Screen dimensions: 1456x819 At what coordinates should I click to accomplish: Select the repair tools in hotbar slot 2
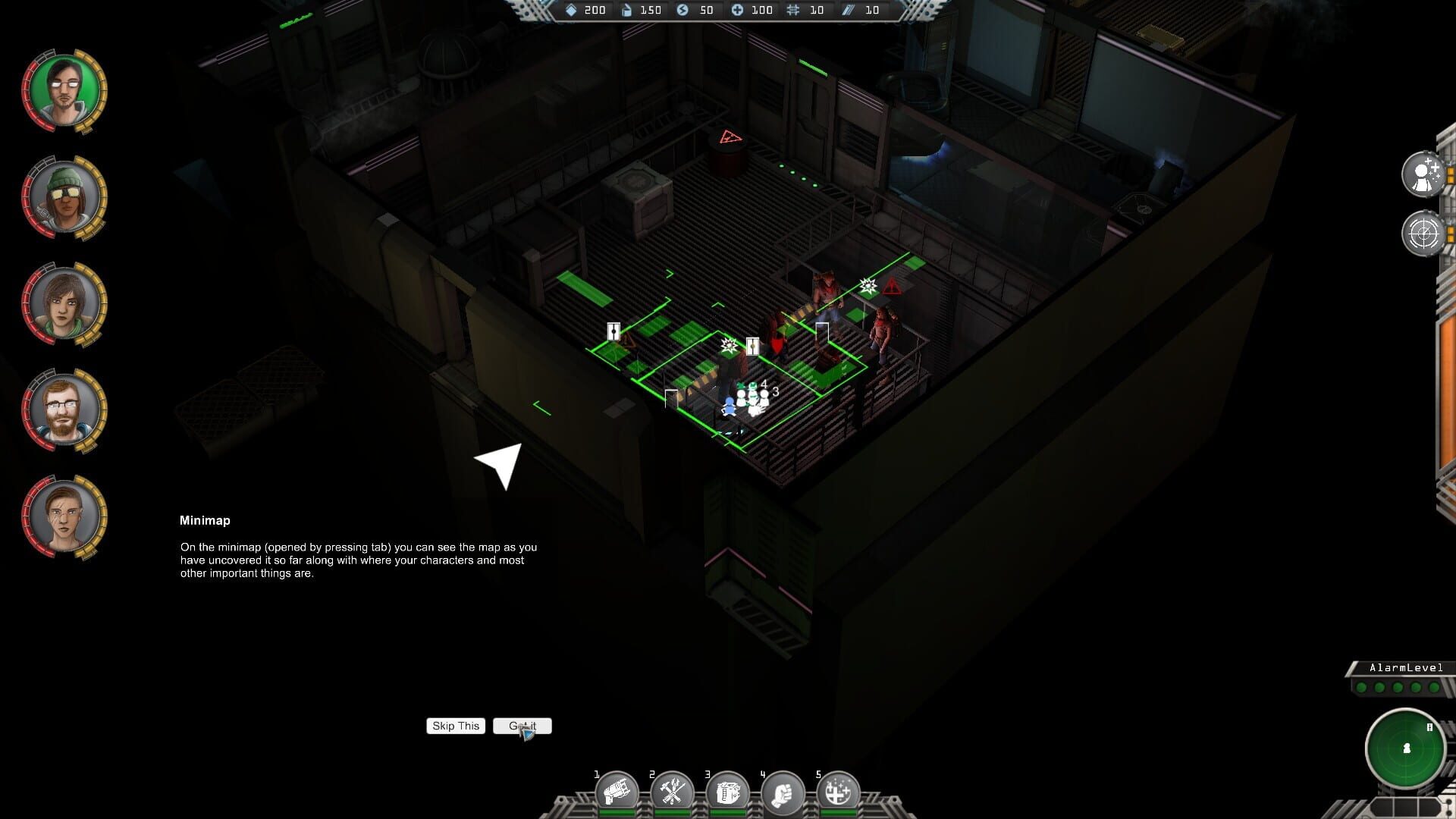pos(673,792)
